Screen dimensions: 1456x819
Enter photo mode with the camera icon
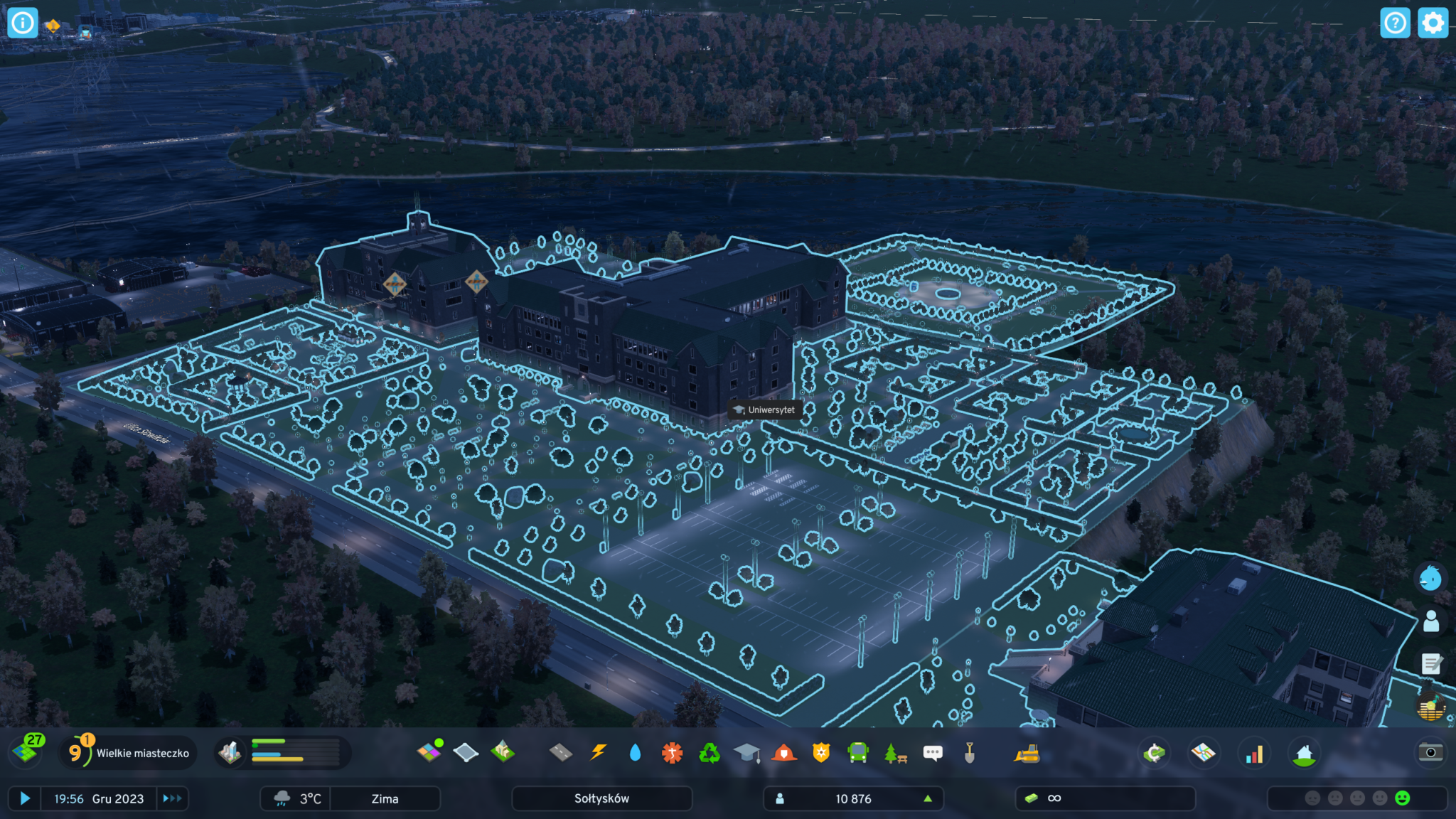[x=1430, y=752]
